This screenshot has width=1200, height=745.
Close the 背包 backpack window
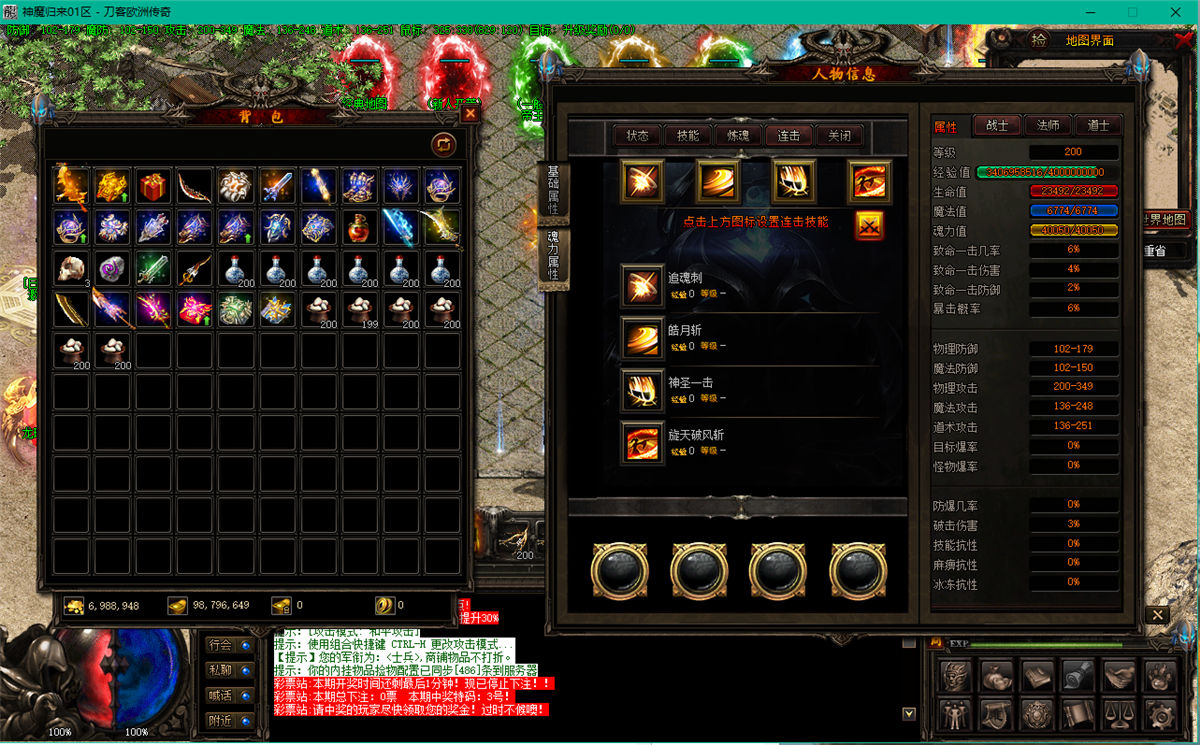click(470, 114)
